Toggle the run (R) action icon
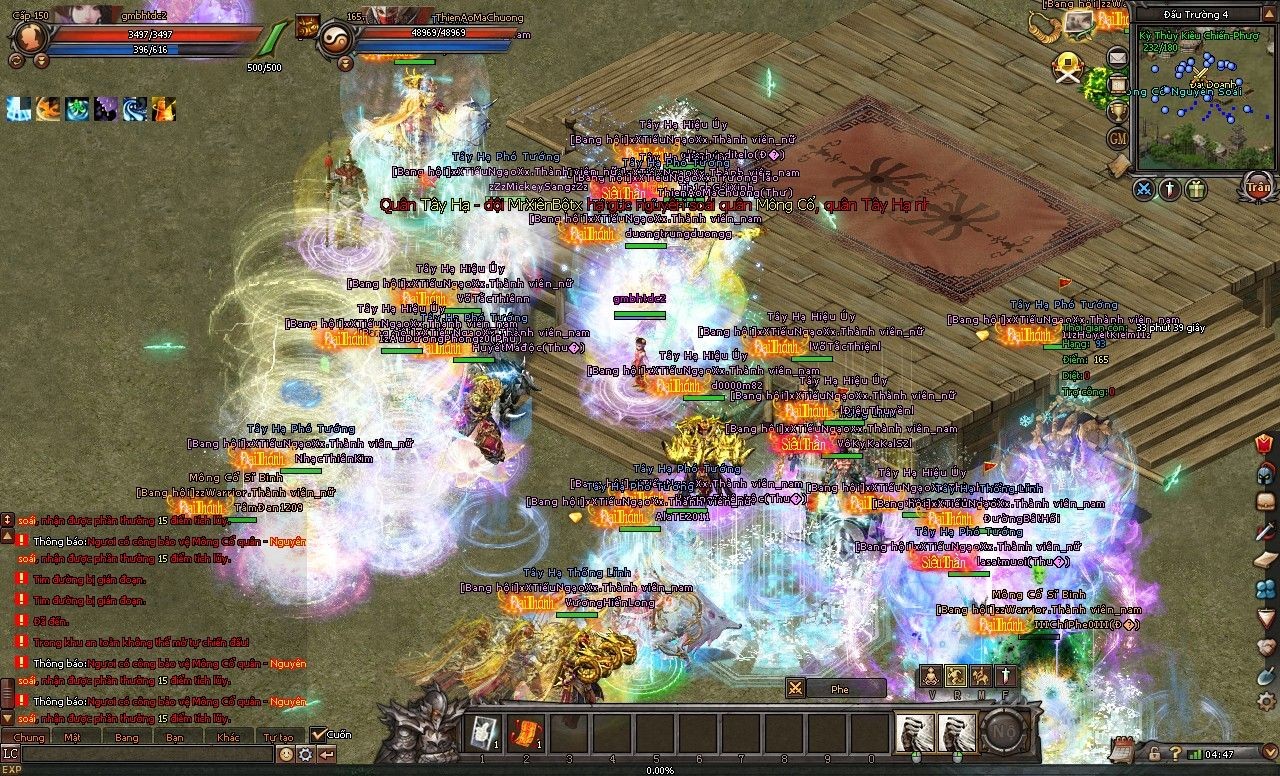1280x776 pixels. pyautogui.click(x=956, y=676)
